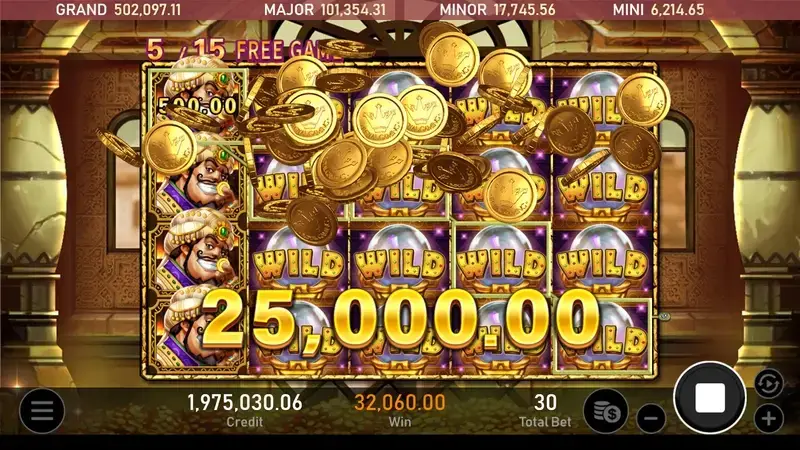Open the hamburger menu
This screenshot has height=450, width=800.
[41, 410]
